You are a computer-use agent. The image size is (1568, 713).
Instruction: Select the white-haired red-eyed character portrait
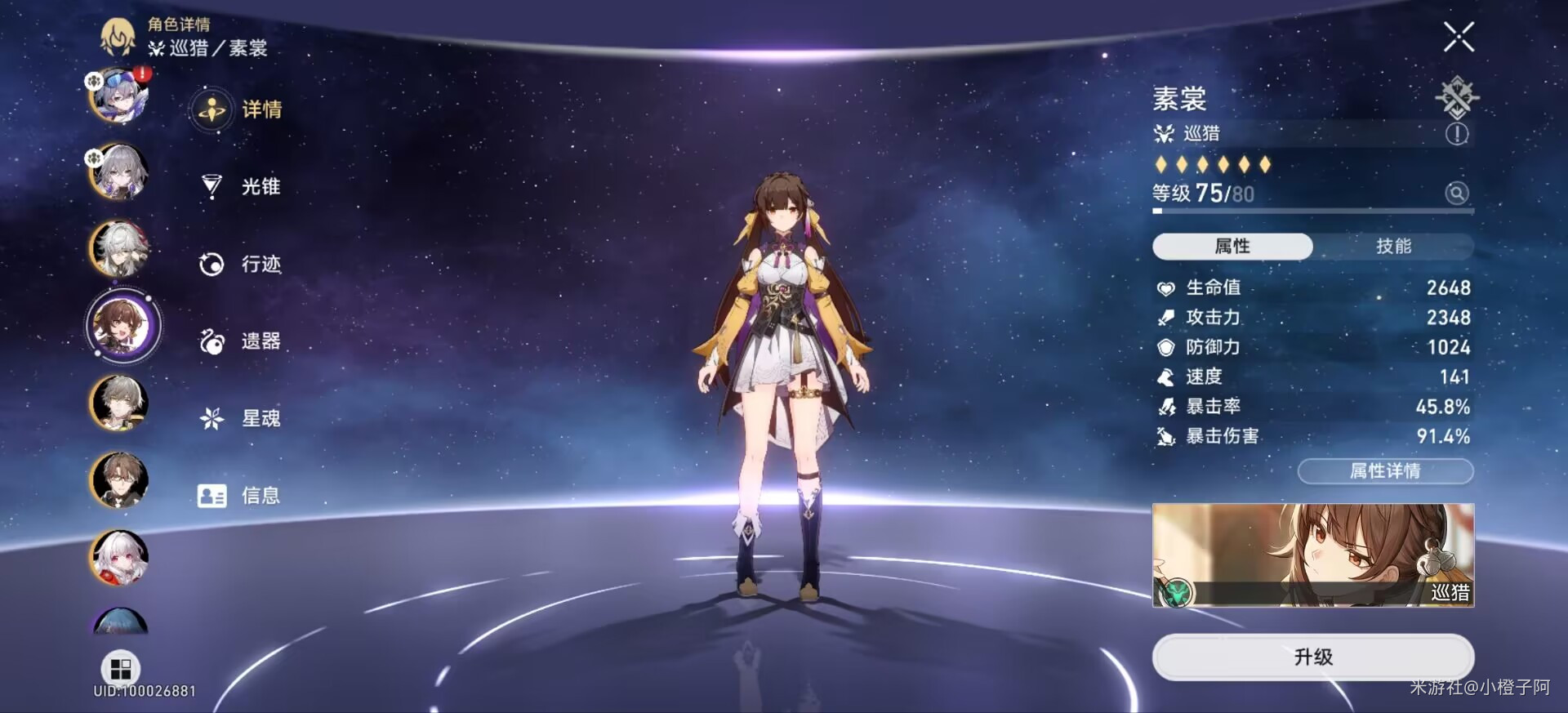click(120, 558)
